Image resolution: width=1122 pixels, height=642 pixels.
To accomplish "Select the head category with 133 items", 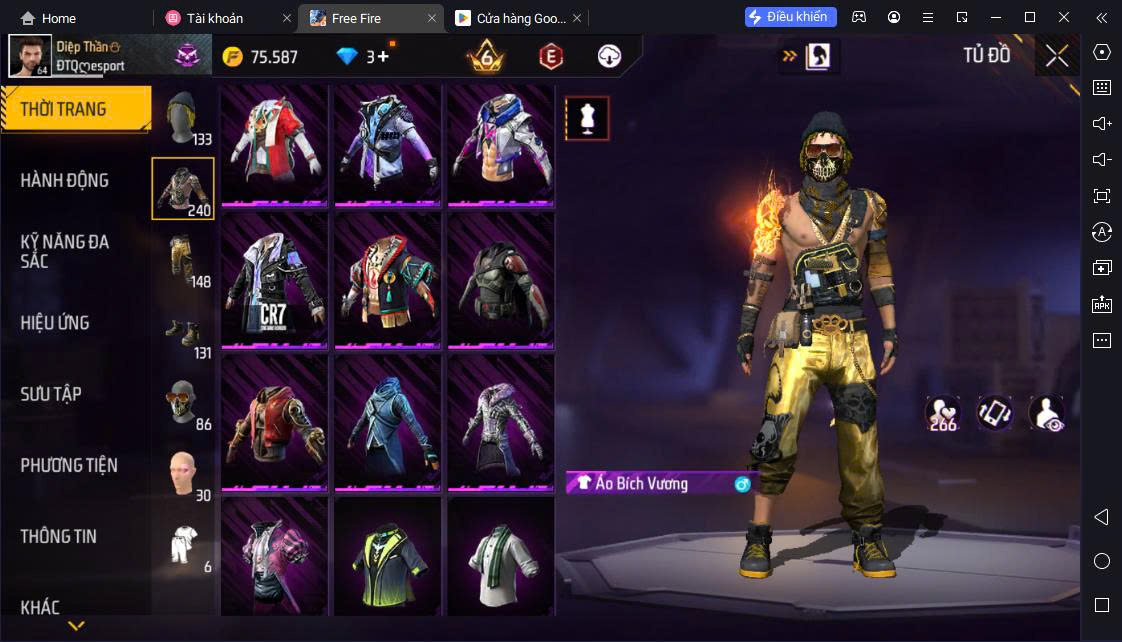I will [x=183, y=117].
